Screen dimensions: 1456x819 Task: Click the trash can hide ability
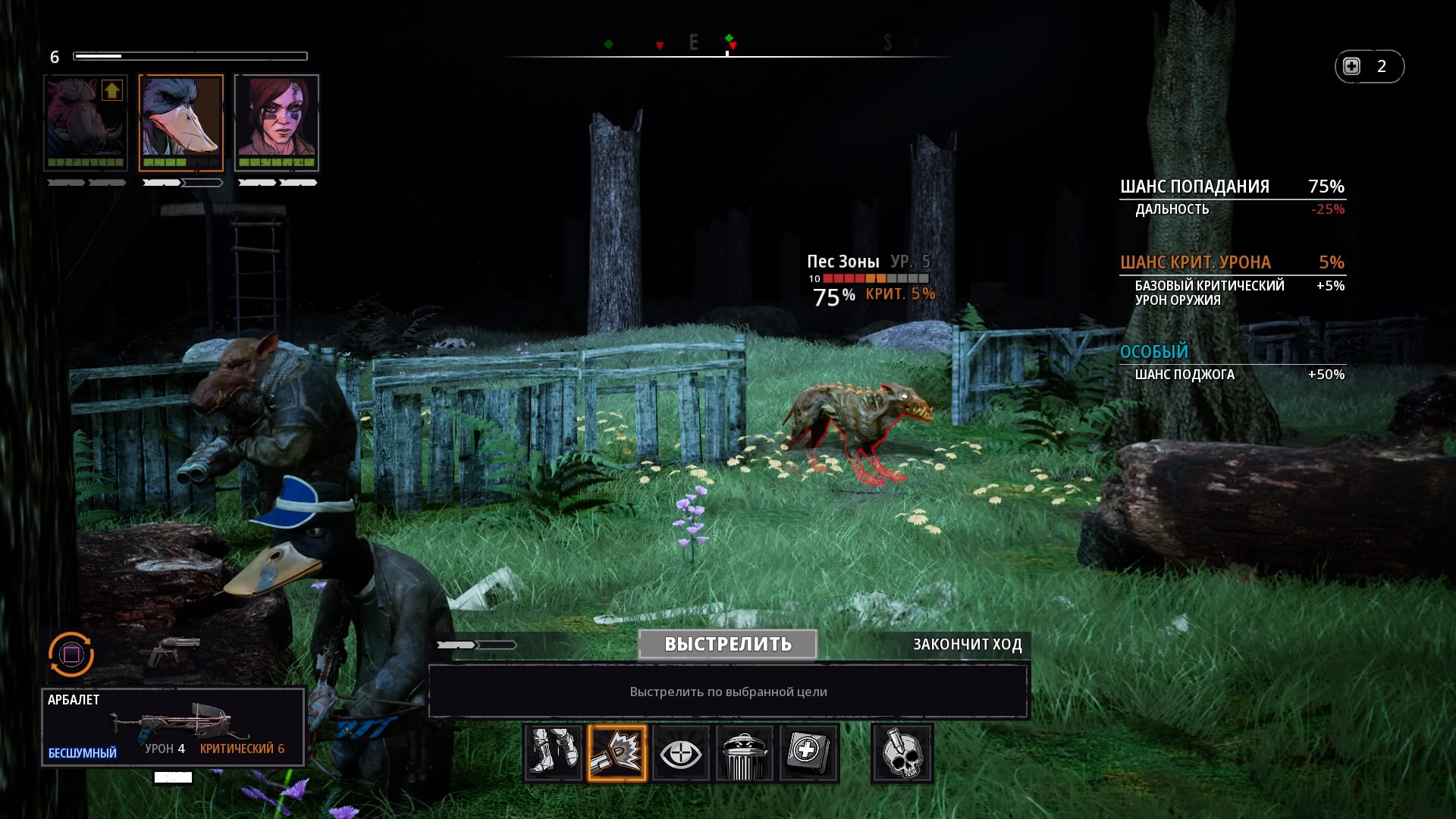click(x=744, y=753)
